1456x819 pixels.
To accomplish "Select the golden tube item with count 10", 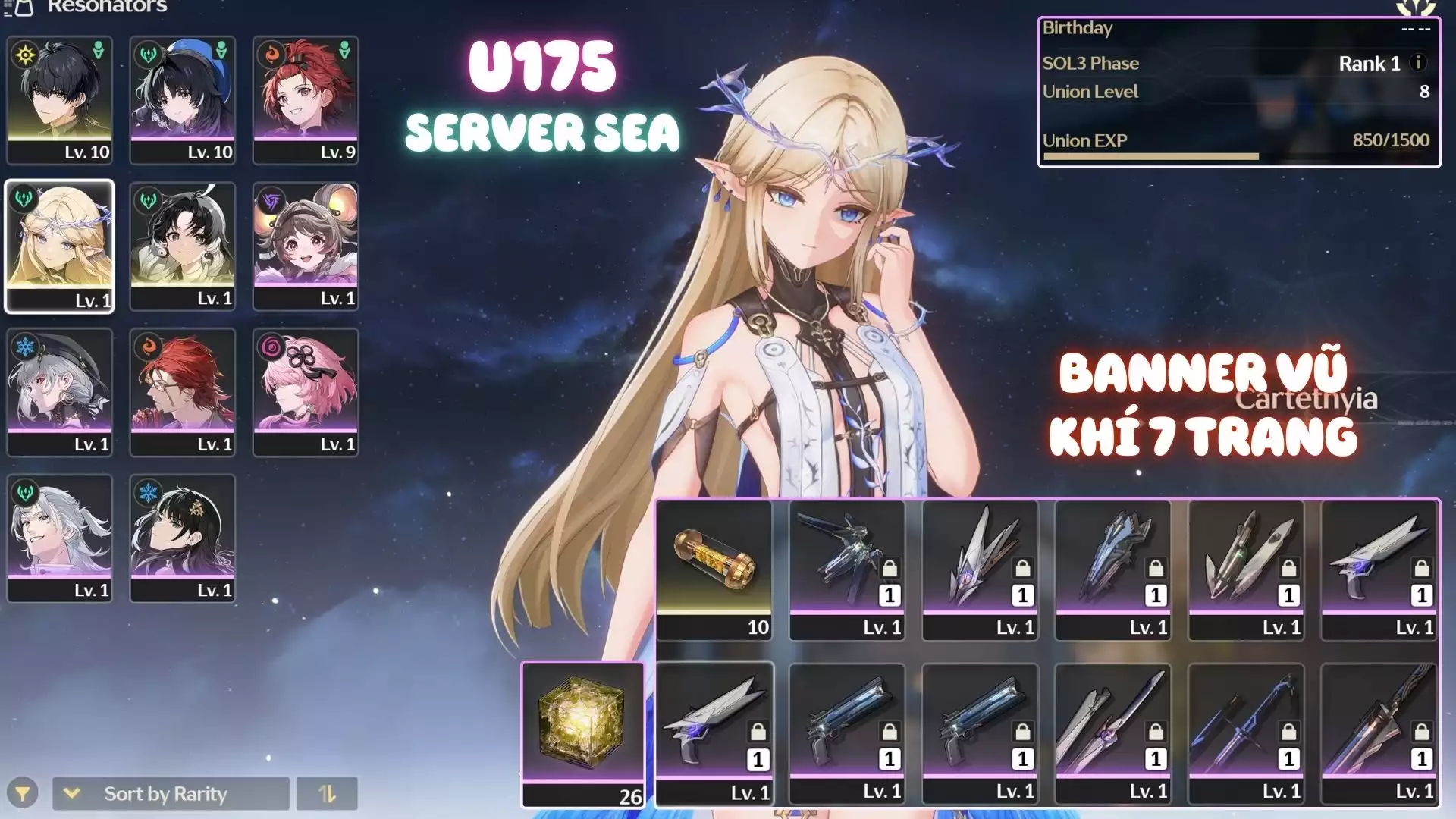I will 714,570.
